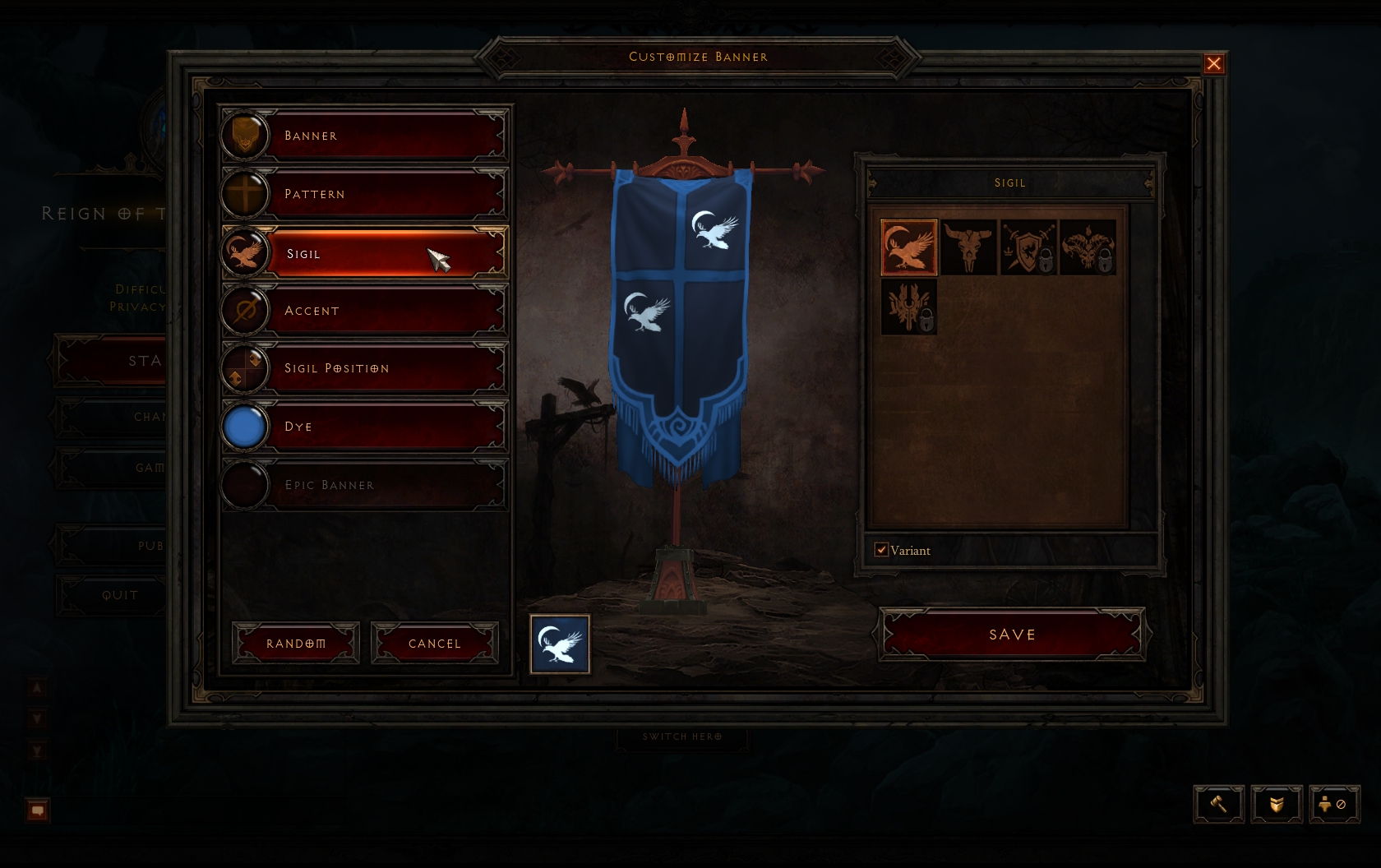Select the raven and moon sigil

908,247
